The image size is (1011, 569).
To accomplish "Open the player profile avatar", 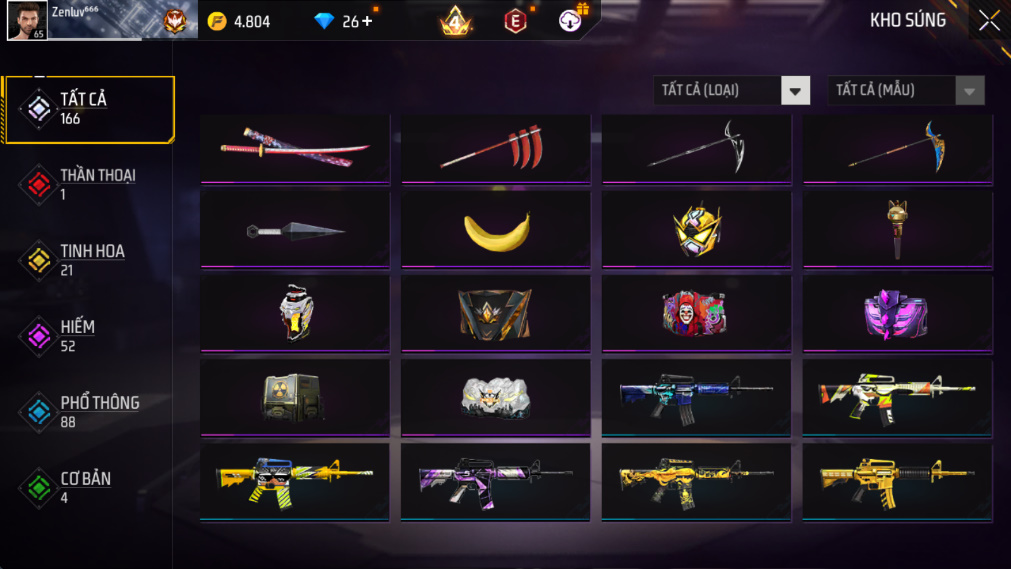I will pyautogui.click(x=26, y=20).
